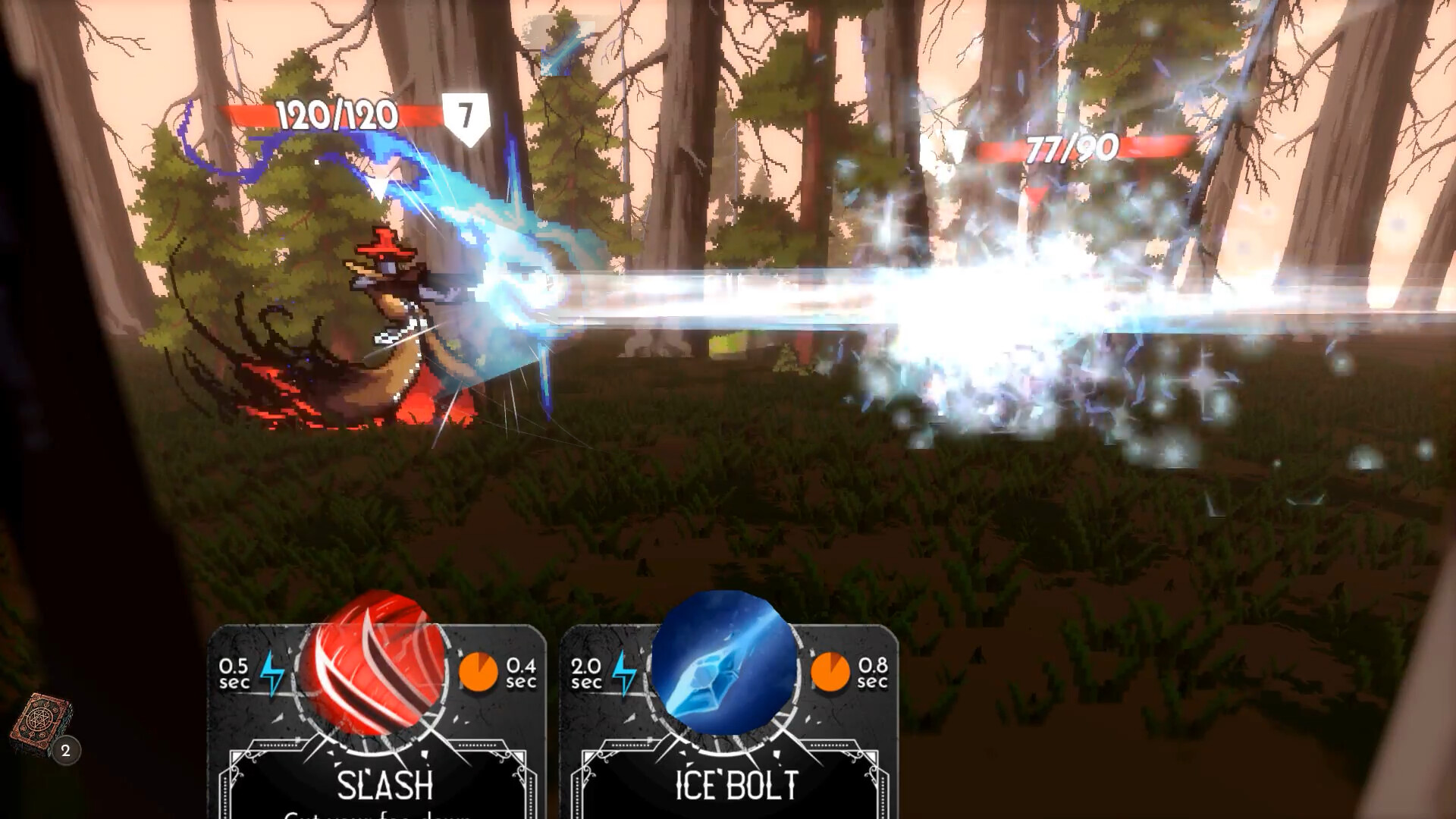Click the badge showing 2 on the spellbook
This screenshot has height=819, width=1456.
click(65, 750)
